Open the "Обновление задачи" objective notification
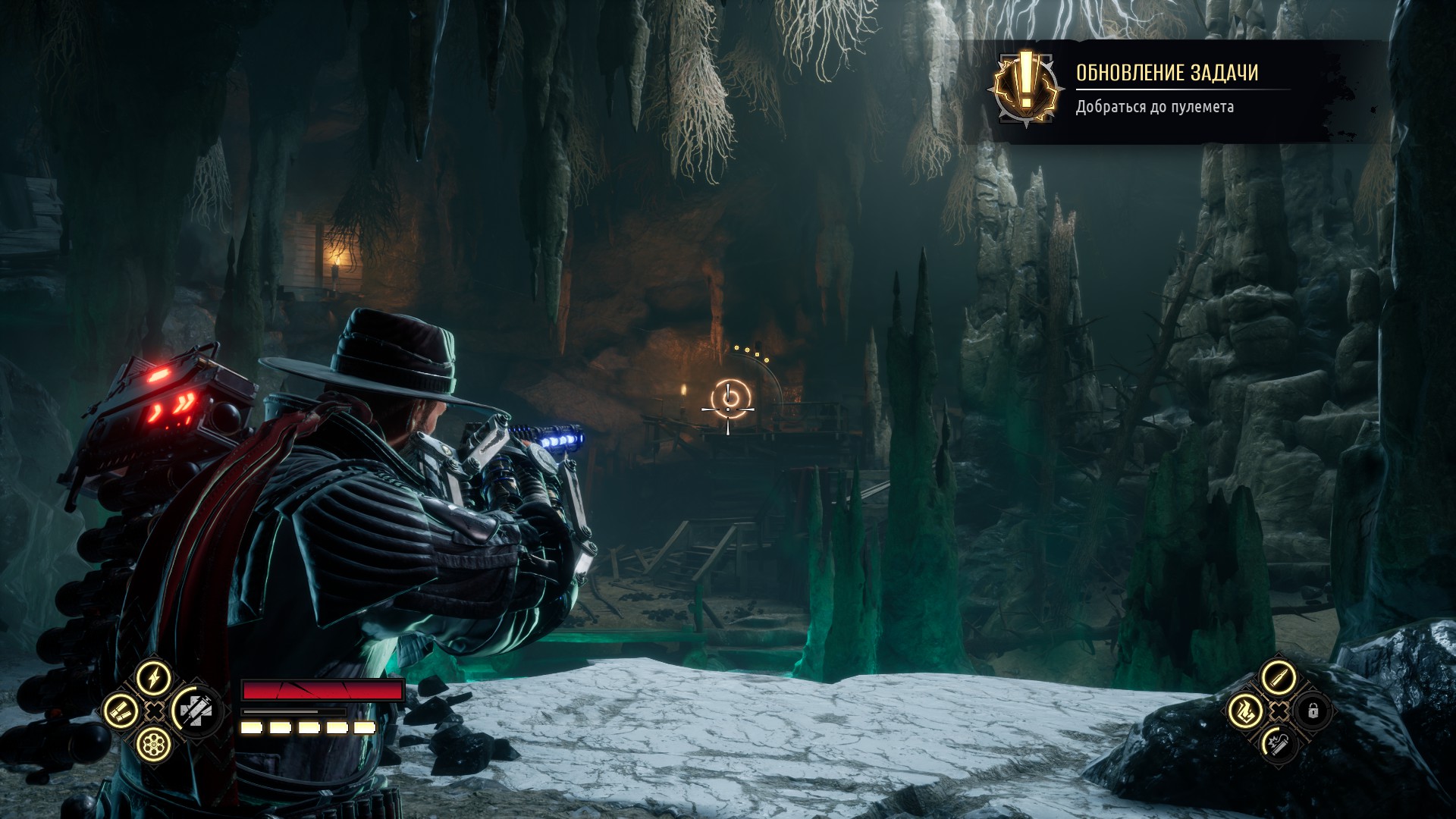 click(1166, 90)
